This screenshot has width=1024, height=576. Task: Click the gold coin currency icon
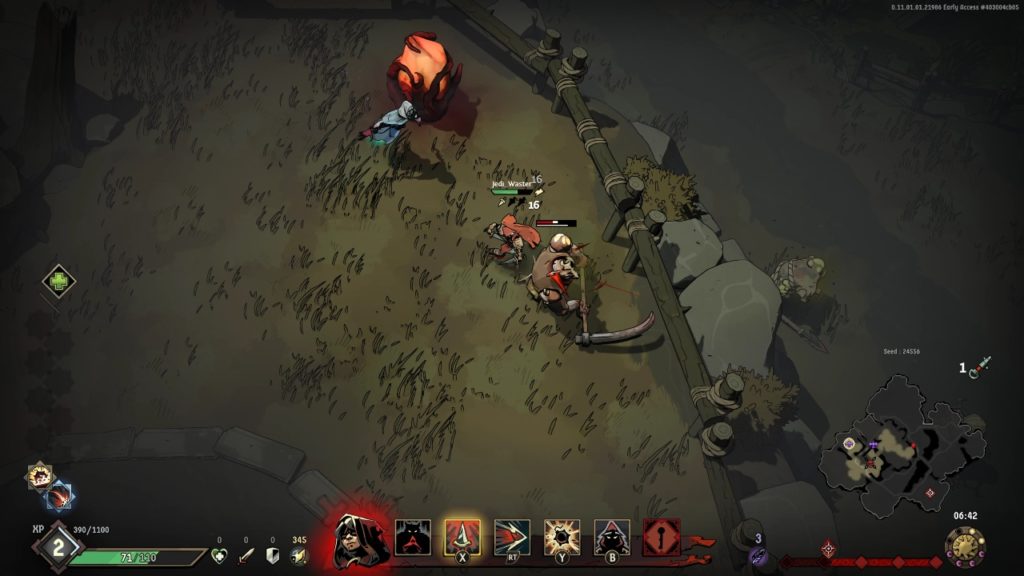298,556
